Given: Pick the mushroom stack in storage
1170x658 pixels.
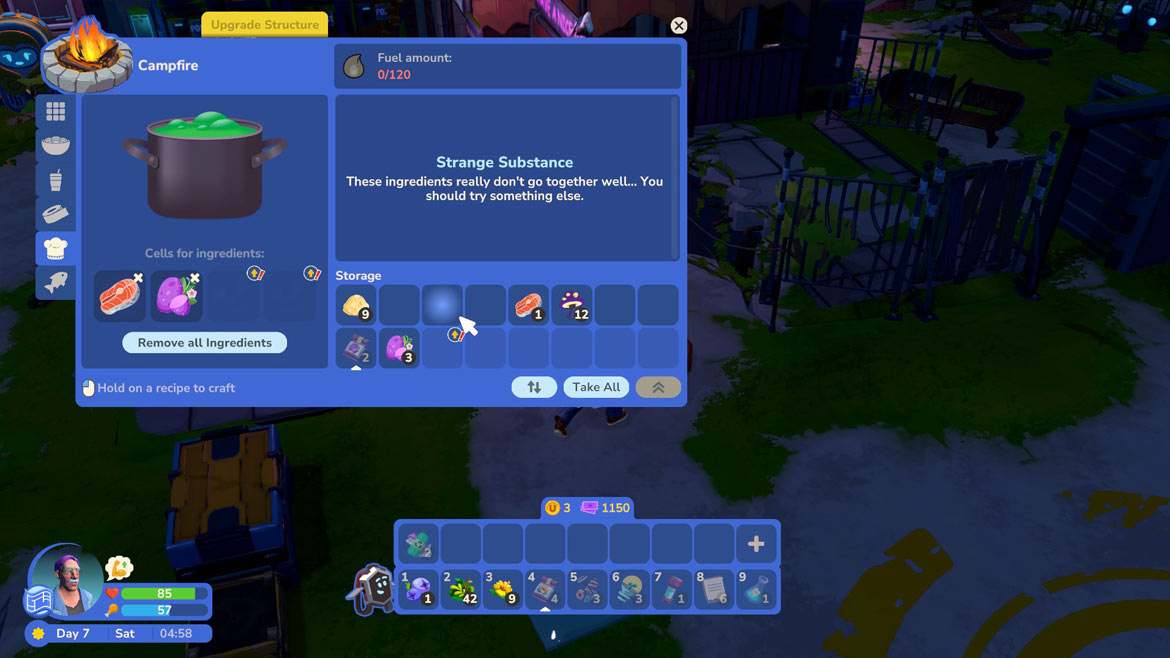Looking at the screenshot, I should coord(572,305).
